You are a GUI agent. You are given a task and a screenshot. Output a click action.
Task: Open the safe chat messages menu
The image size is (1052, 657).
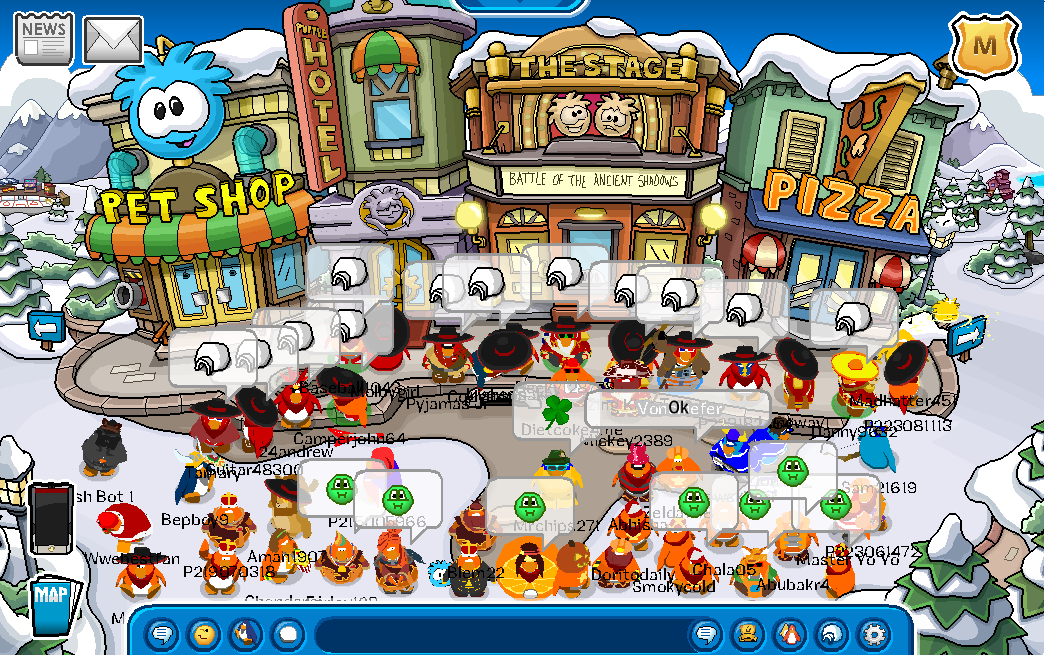[161, 634]
